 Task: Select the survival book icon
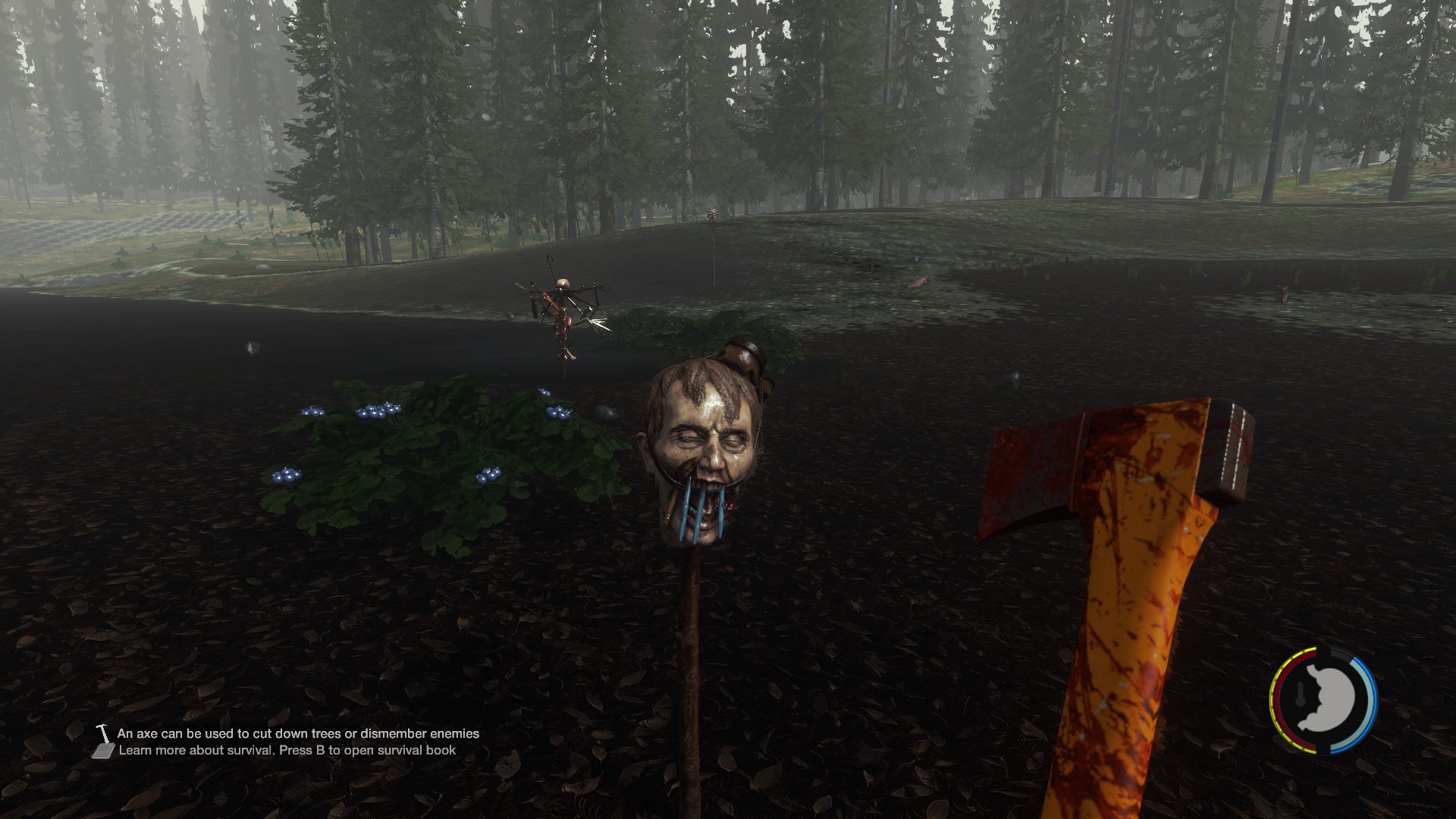[103, 751]
